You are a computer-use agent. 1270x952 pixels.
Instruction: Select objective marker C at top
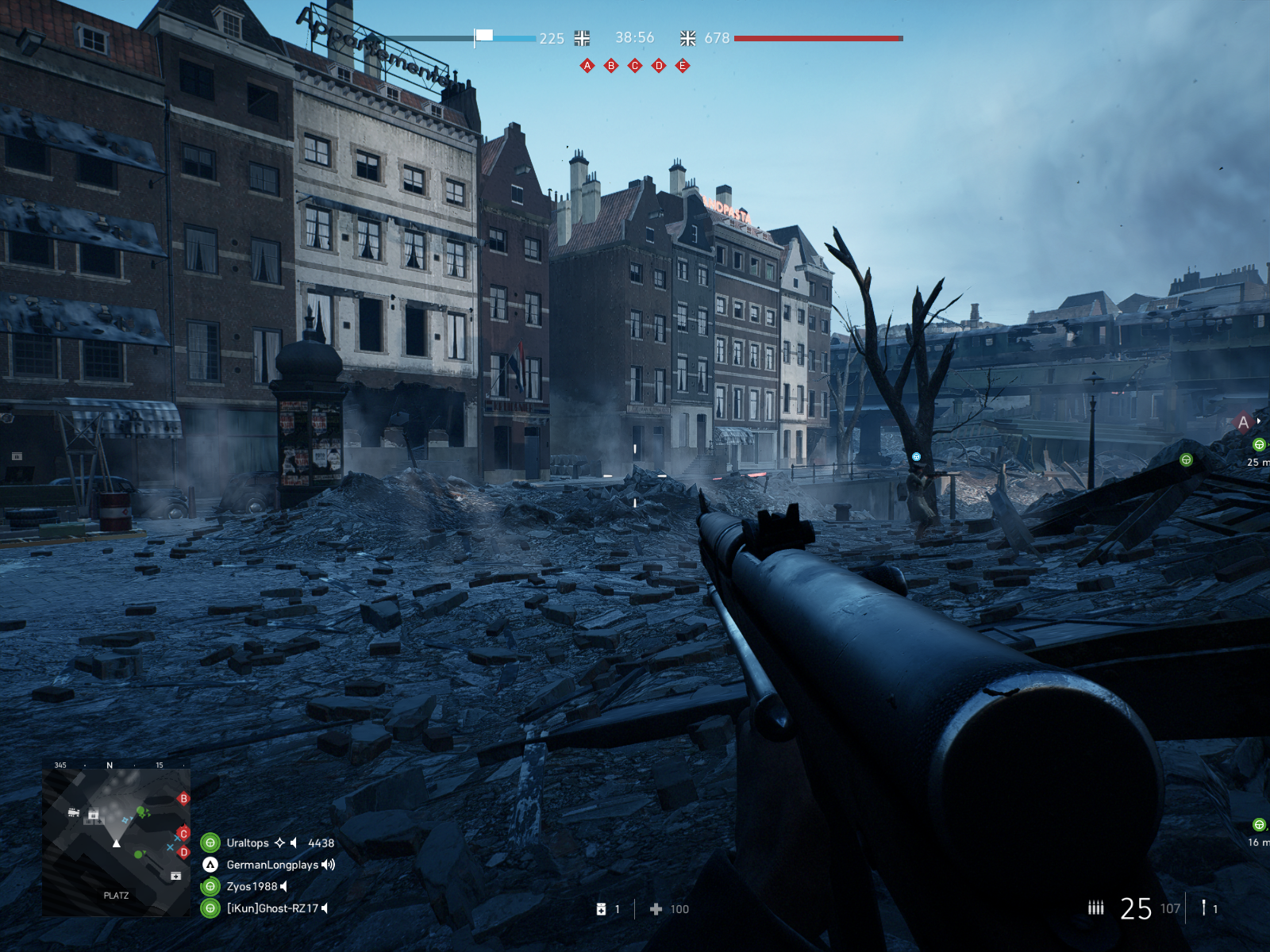pos(633,66)
